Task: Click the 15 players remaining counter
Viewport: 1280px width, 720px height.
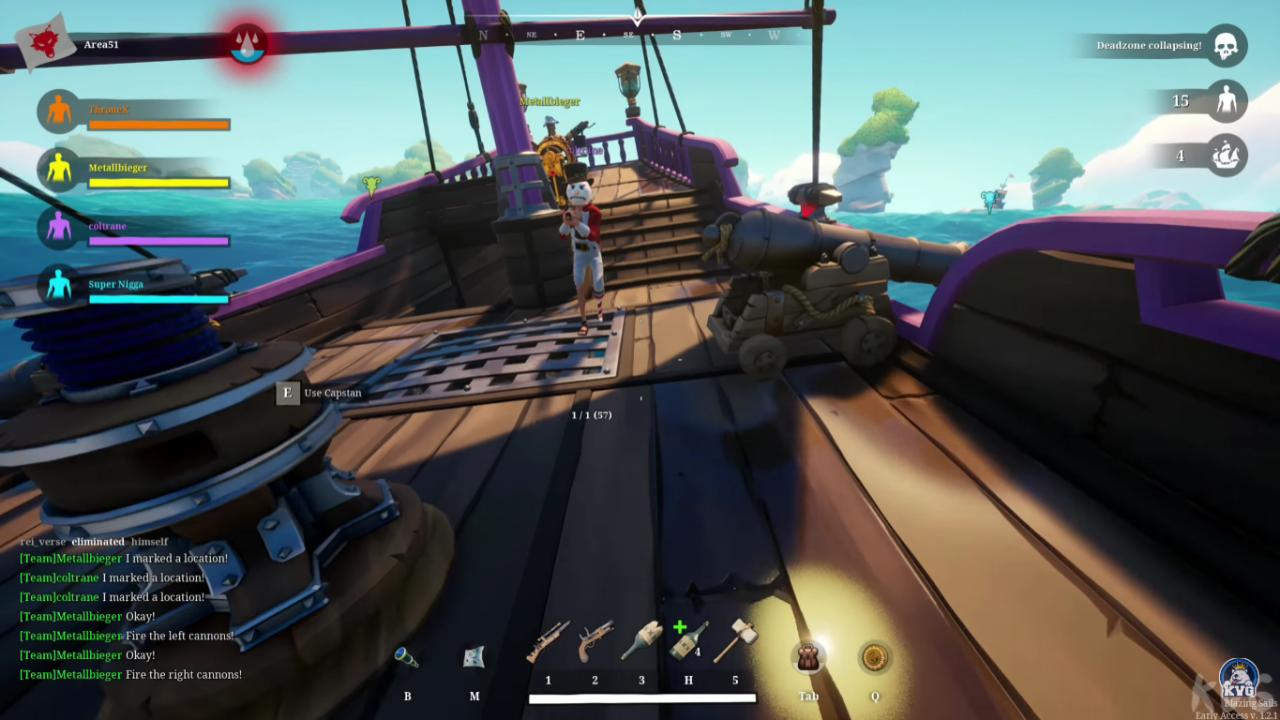Action: (1180, 101)
